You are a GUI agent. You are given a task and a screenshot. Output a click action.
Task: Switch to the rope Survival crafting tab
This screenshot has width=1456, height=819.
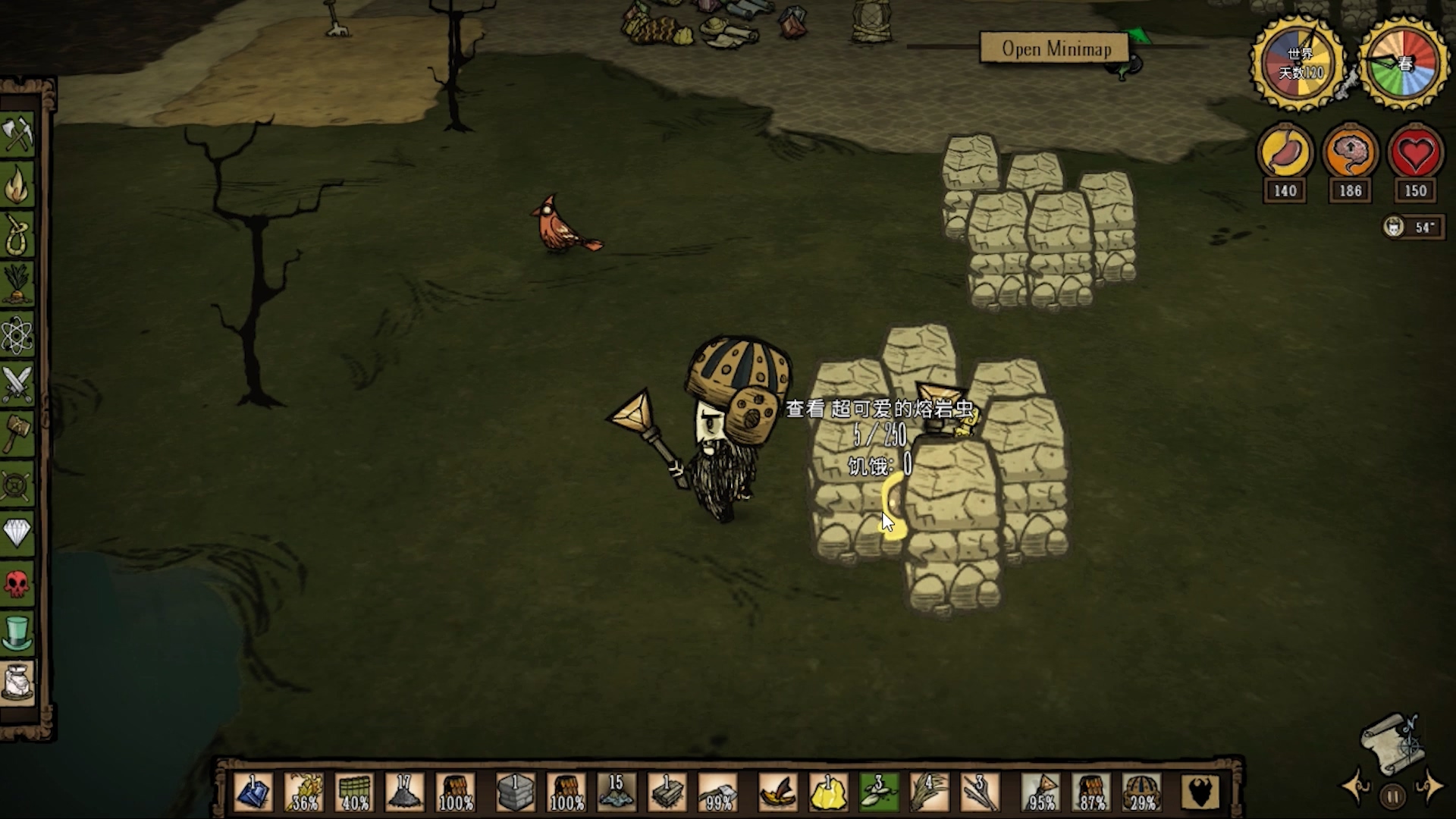click(x=17, y=235)
